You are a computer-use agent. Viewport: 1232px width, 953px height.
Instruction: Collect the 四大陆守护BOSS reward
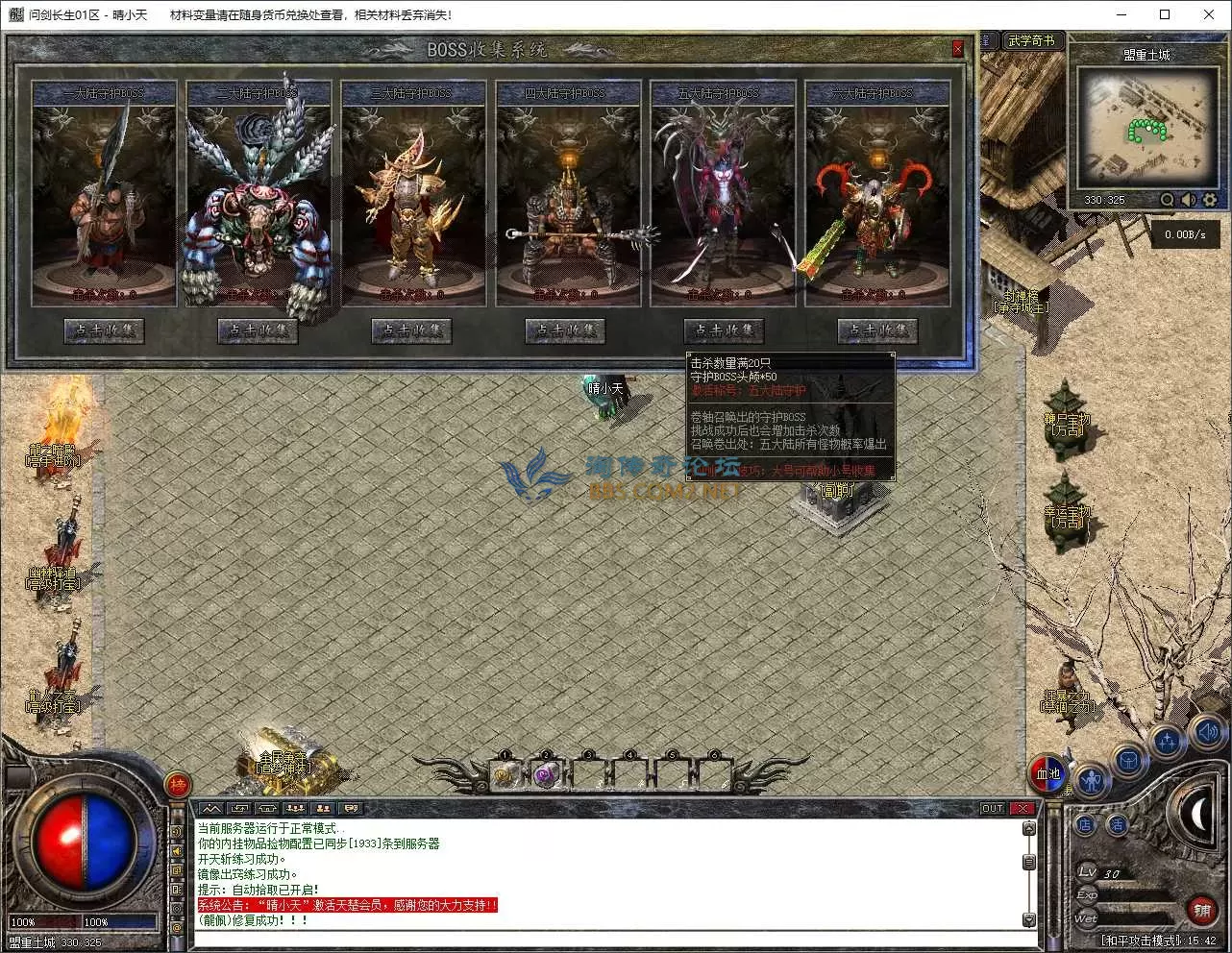(x=565, y=330)
